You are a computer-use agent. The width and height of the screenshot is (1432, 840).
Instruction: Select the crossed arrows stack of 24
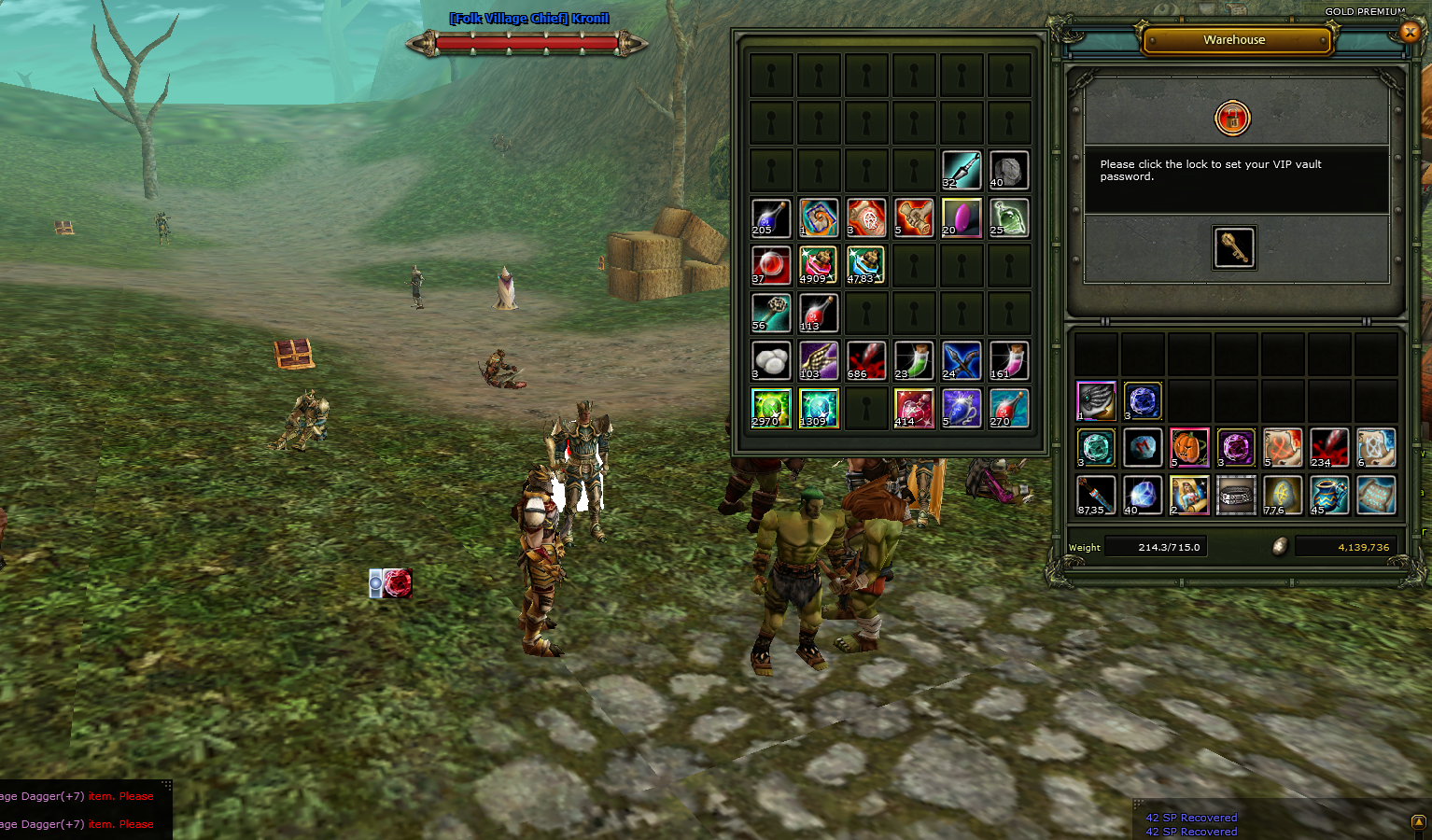pos(961,360)
